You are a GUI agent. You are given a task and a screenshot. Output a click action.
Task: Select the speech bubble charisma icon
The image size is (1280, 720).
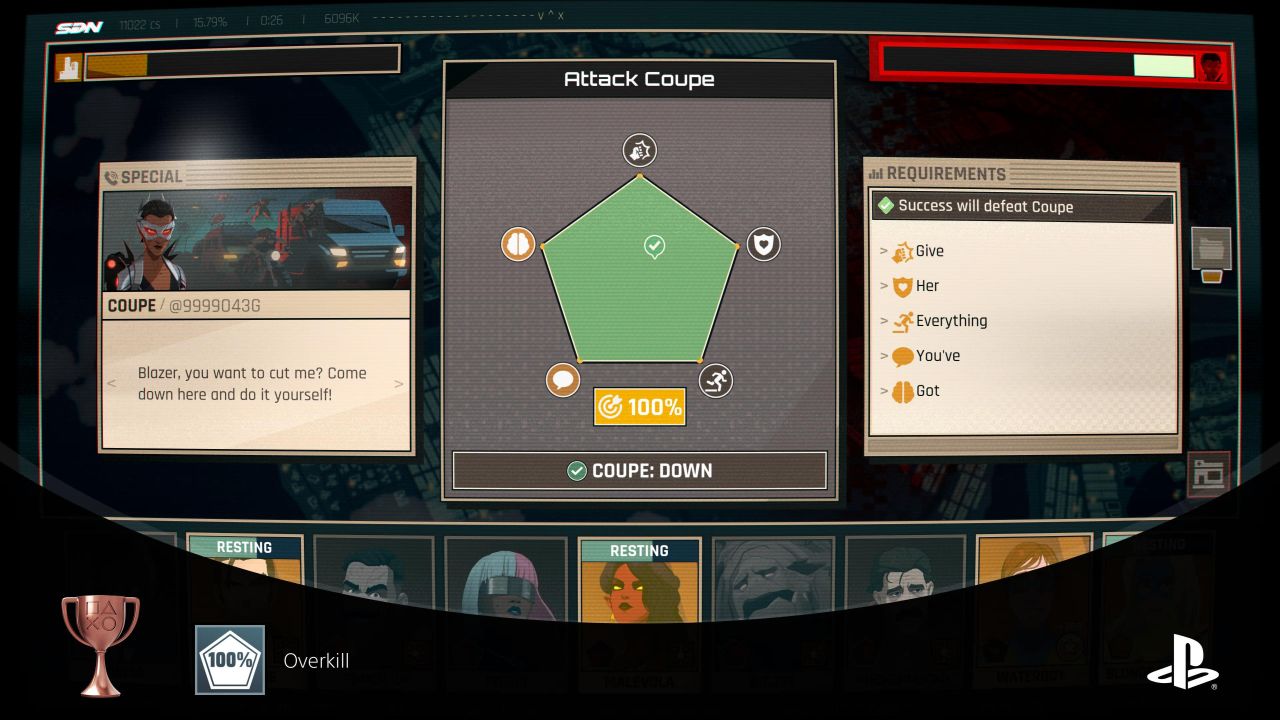coord(563,380)
